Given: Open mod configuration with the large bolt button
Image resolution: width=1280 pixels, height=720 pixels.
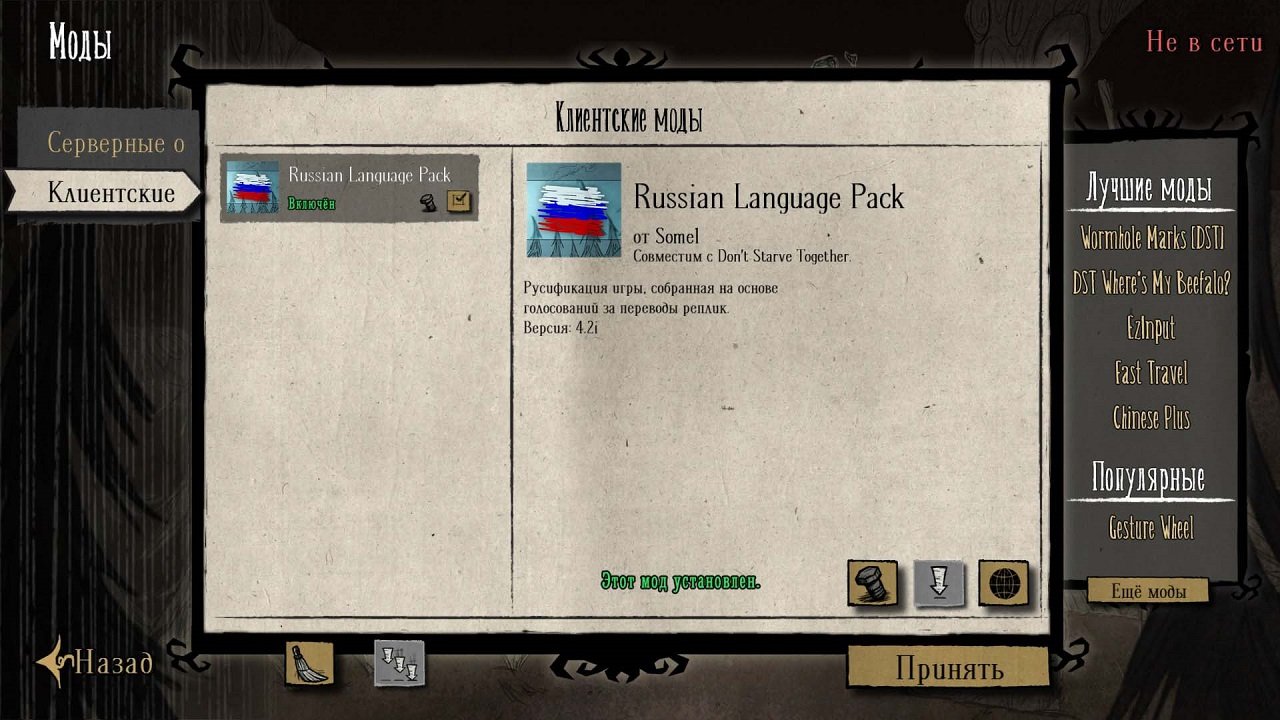Looking at the screenshot, I should [x=872, y=583].
